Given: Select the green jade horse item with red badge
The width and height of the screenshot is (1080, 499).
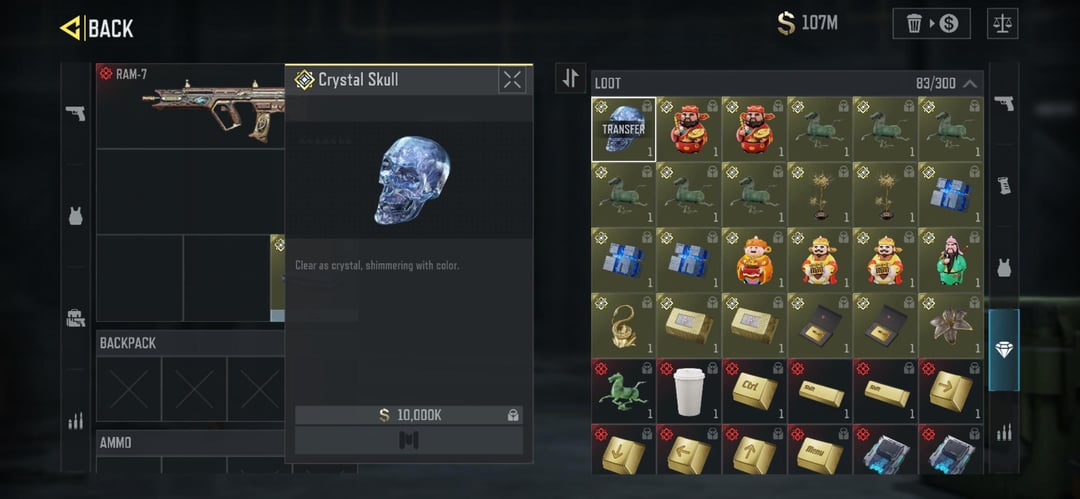Looking at the screenshot, I should [x=623, y=390].
